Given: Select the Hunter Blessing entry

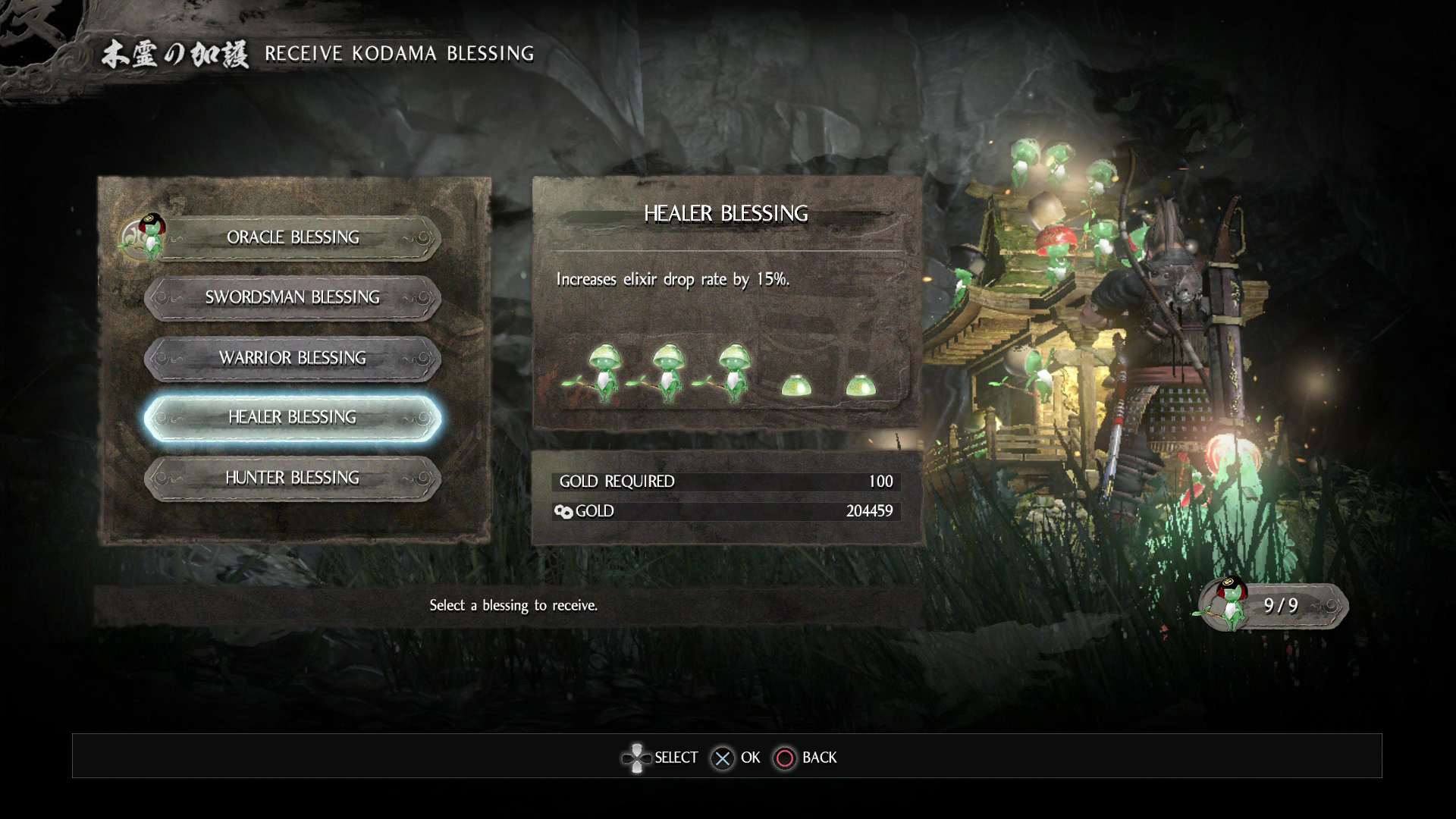Looking at the screenshot, I should point(290,478).
